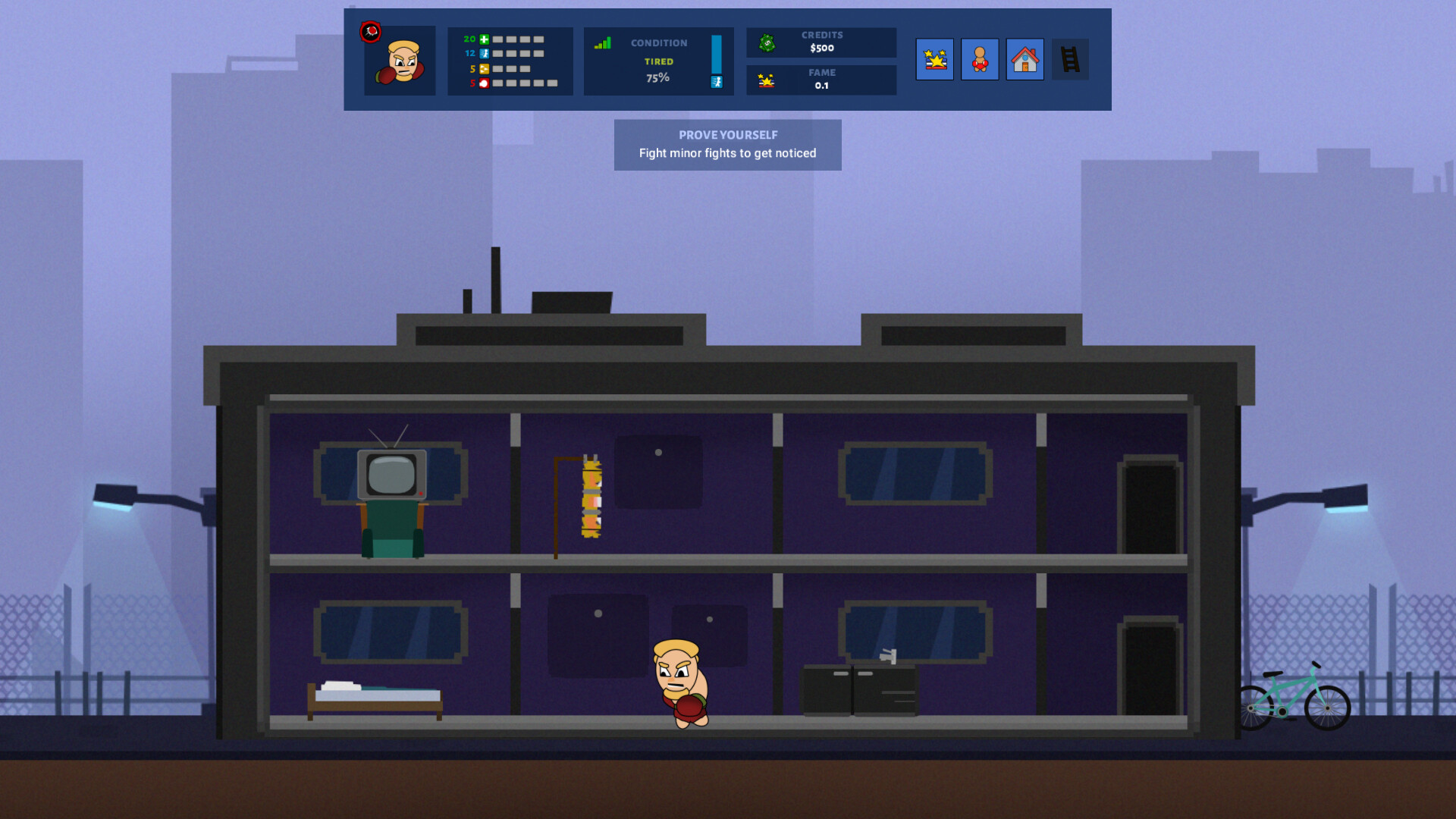Click the red punch power stat icon
The width and height of the screenshot is (1456, 819).
pyautogui.click(x=484, y=83)
